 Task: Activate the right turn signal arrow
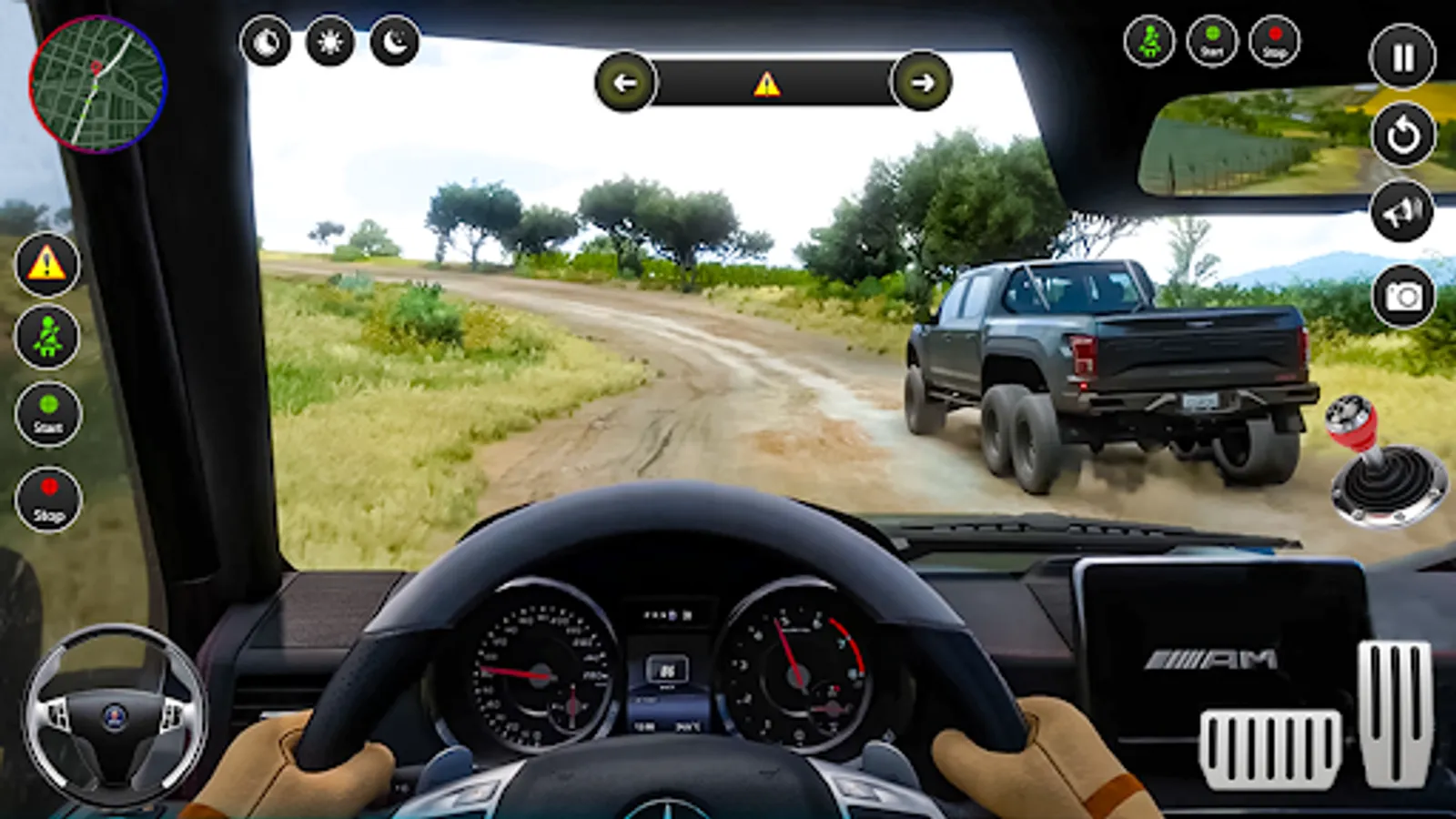922,83
